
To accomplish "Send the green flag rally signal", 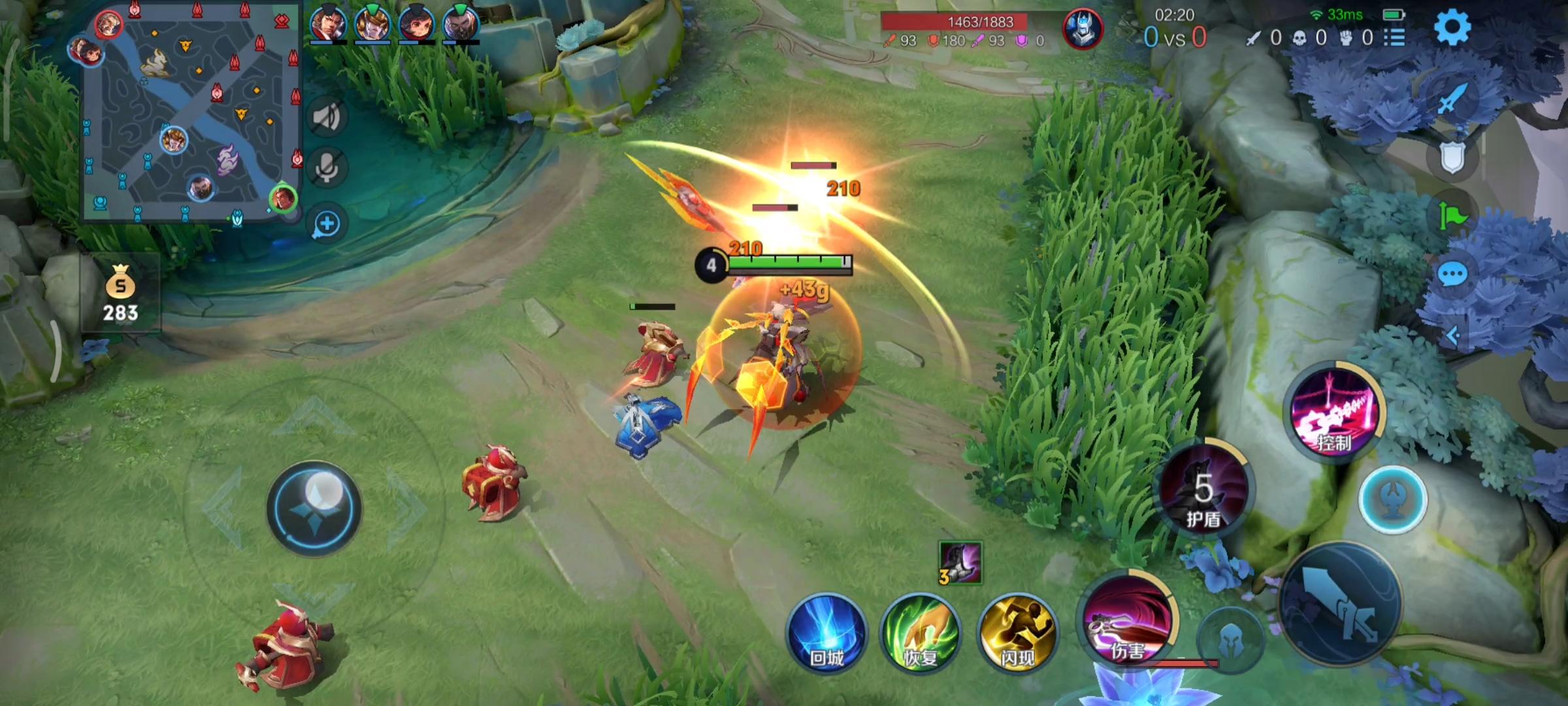I will [x=1452, y=216].
